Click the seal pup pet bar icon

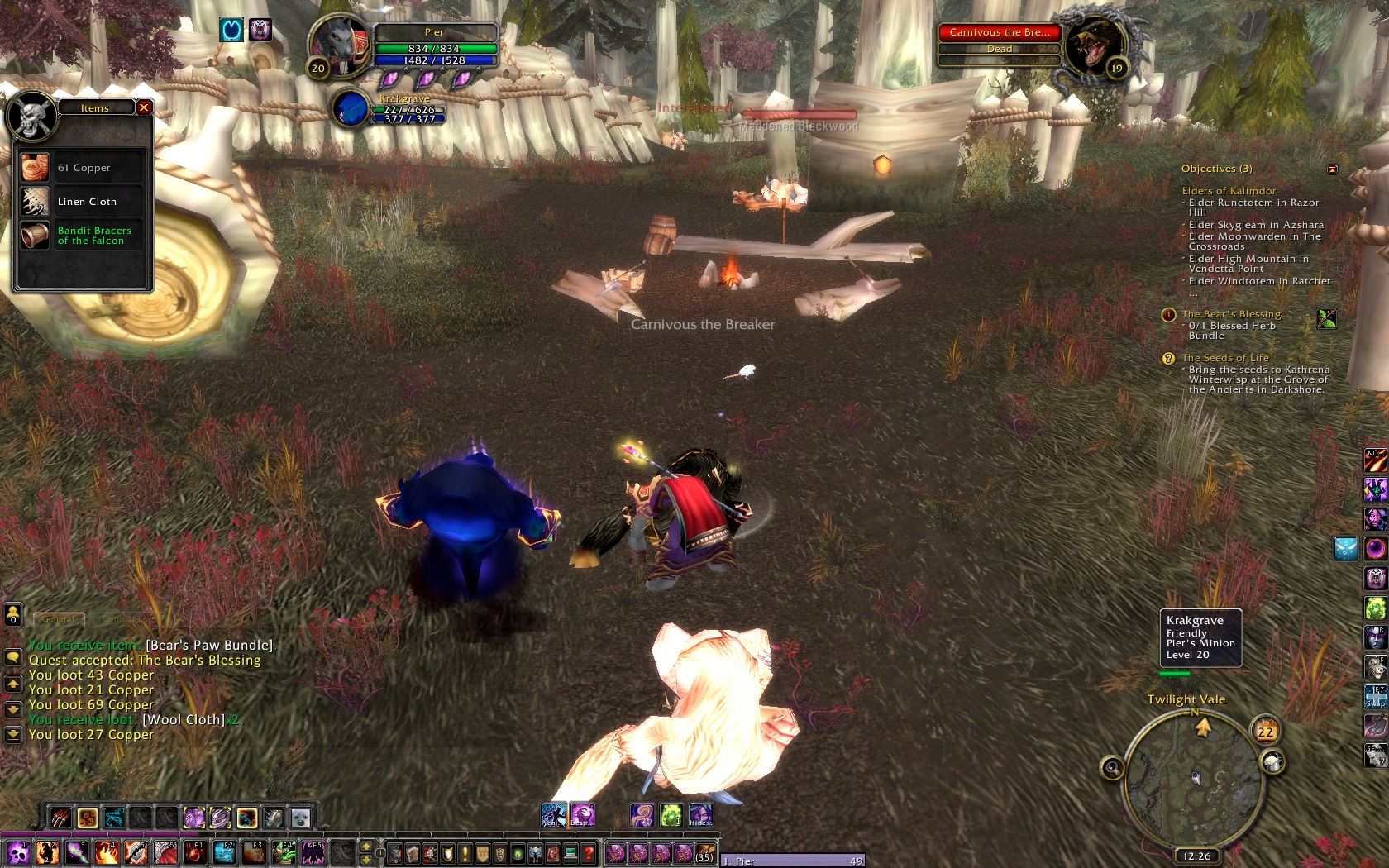300,818
